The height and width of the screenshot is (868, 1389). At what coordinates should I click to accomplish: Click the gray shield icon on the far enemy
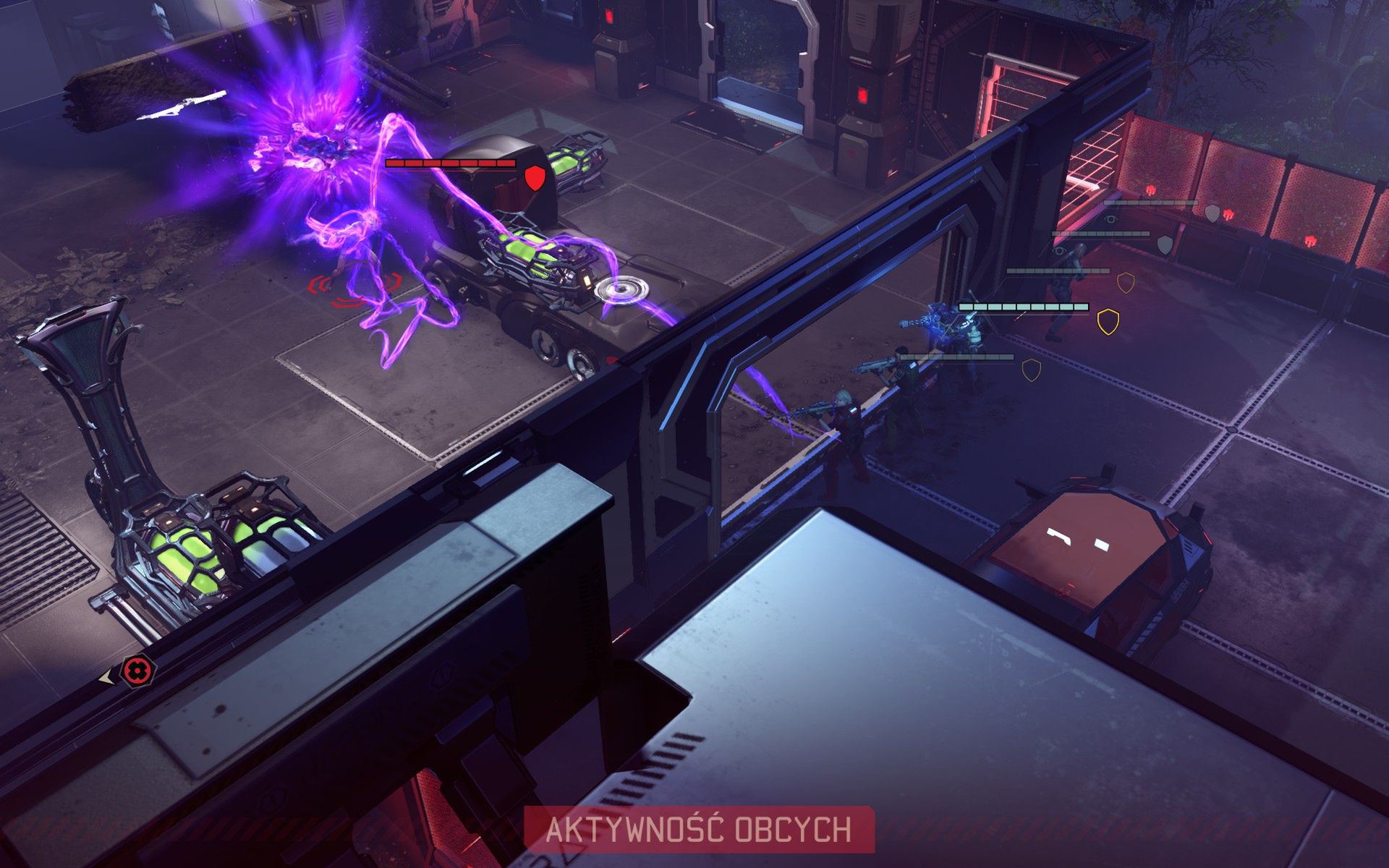pos(1212,213)
